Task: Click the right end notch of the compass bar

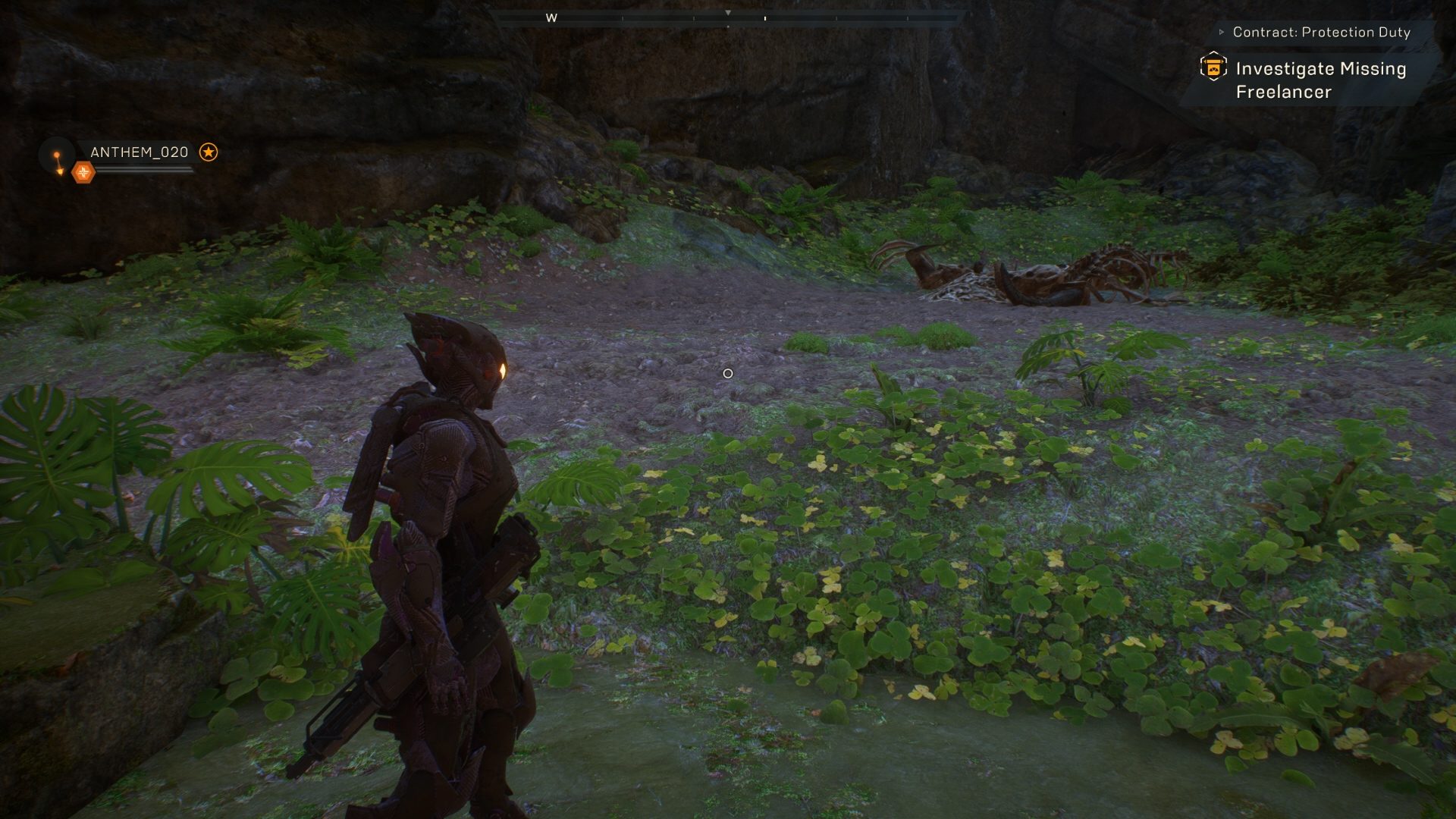Action: pos(908,17)
